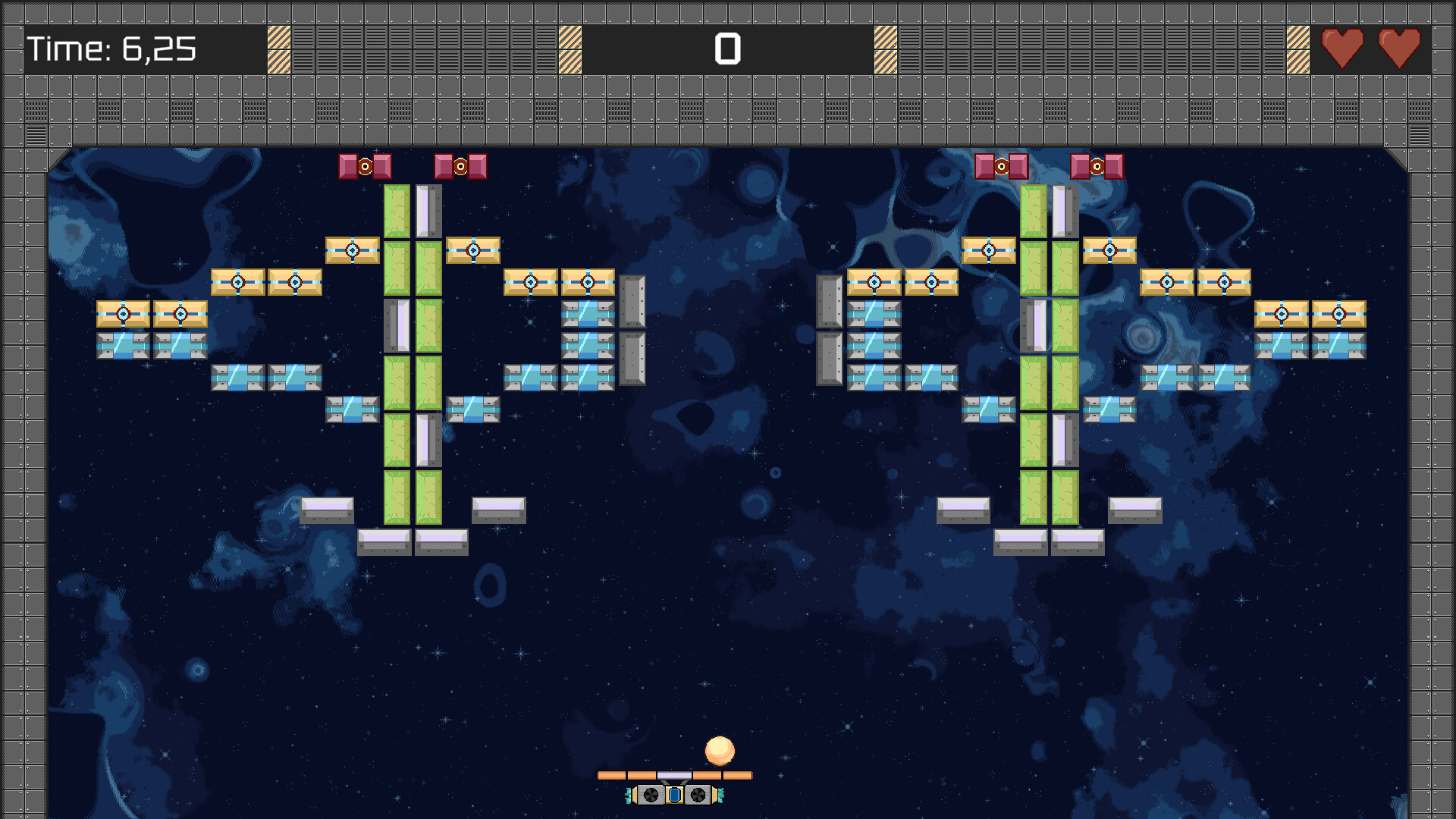Click the blue gem at paddle center
Image resolution: width=1456 pixels, height=819 pixels.
[675, 795]
